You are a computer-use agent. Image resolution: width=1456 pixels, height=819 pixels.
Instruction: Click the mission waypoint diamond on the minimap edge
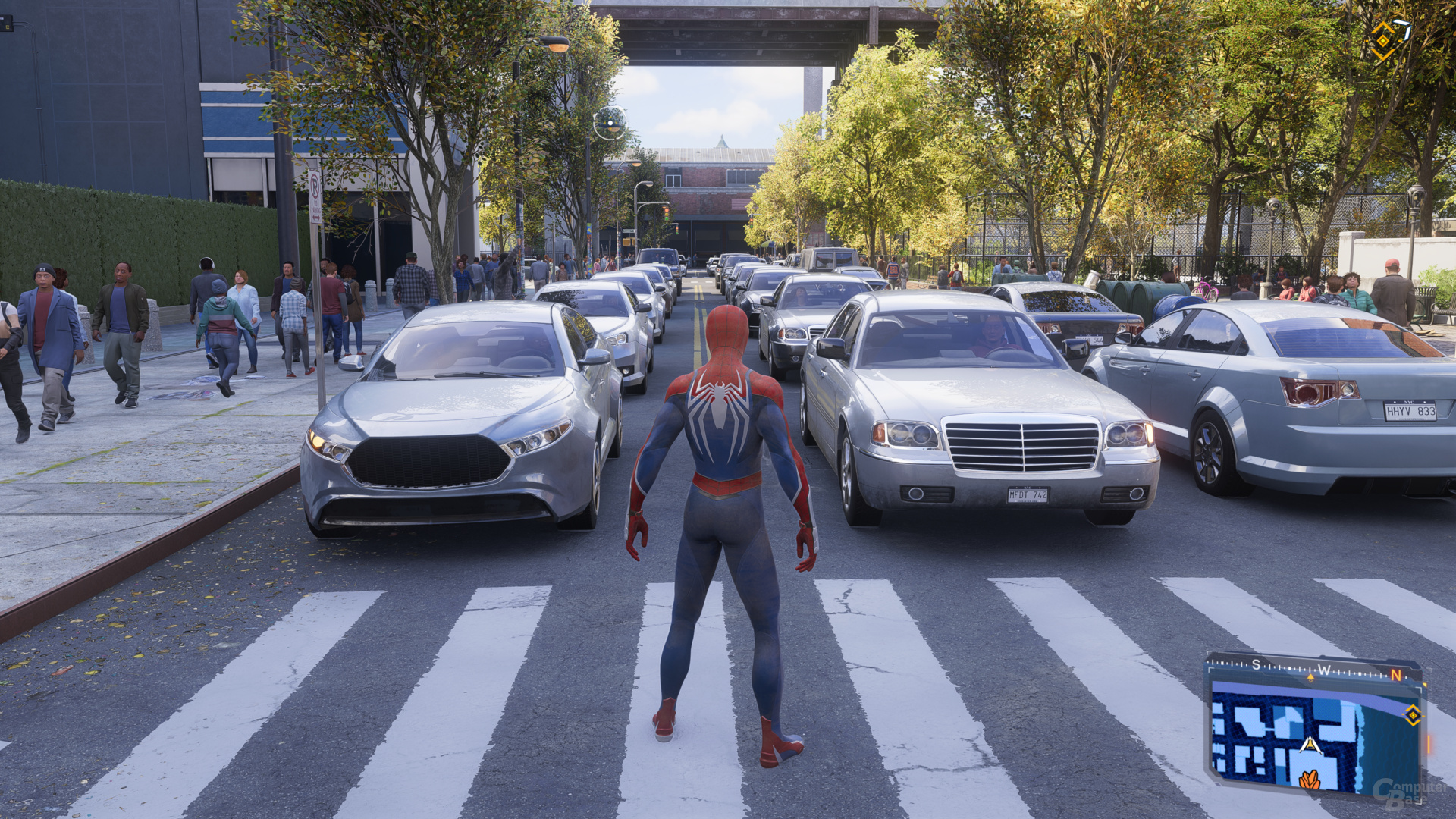(1413, 715)
